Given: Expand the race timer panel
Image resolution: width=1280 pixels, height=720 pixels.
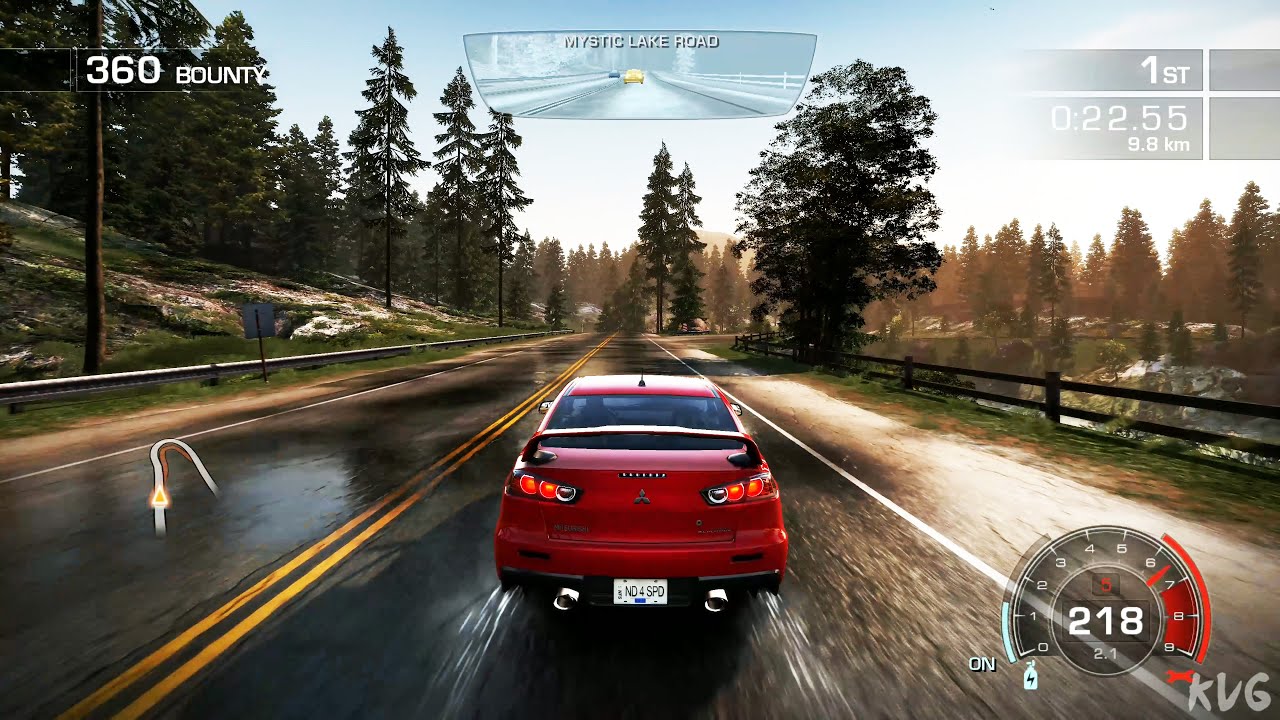Looking at the screenshot, I should point(1118,118).
